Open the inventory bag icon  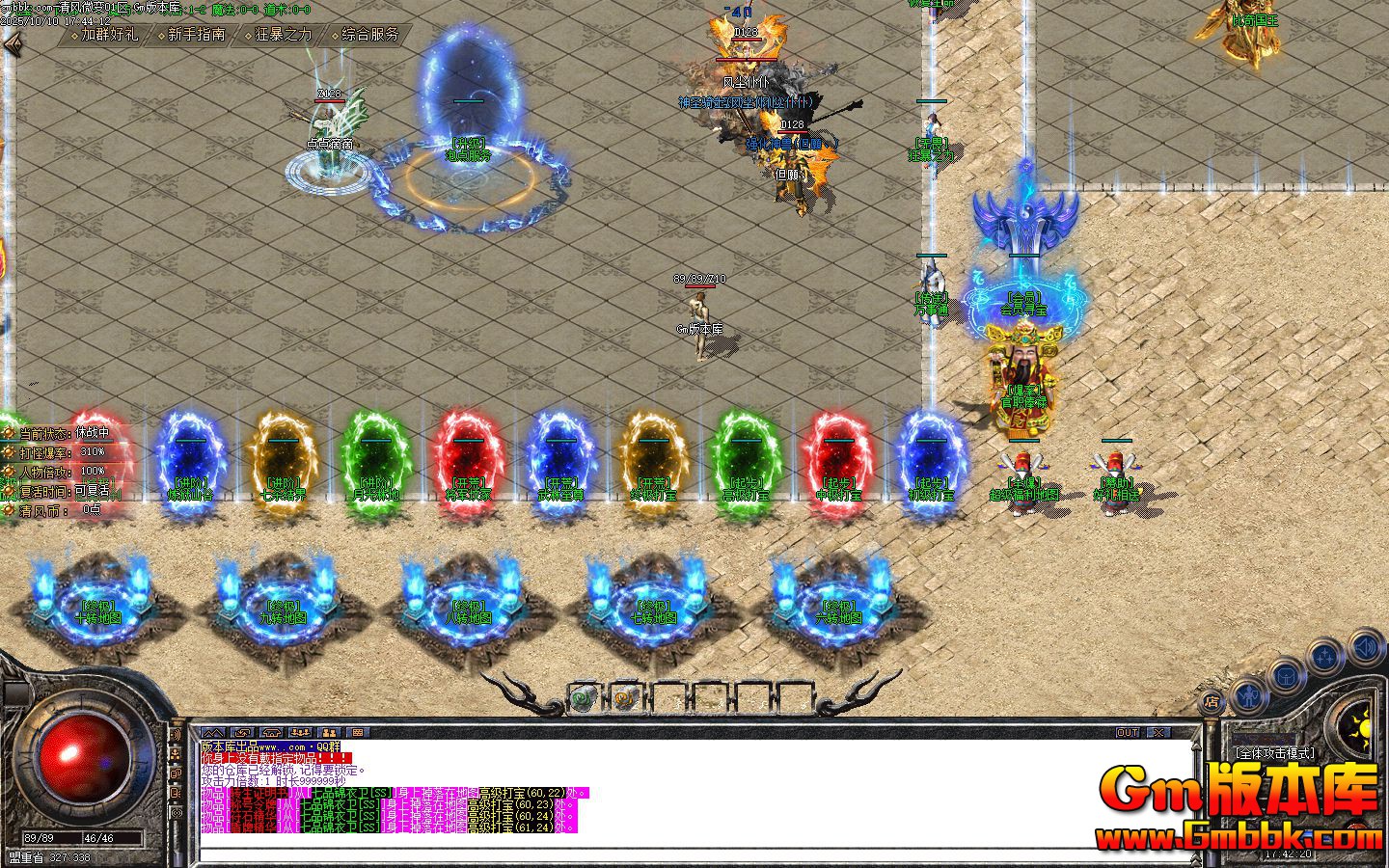coord(1287,675)
